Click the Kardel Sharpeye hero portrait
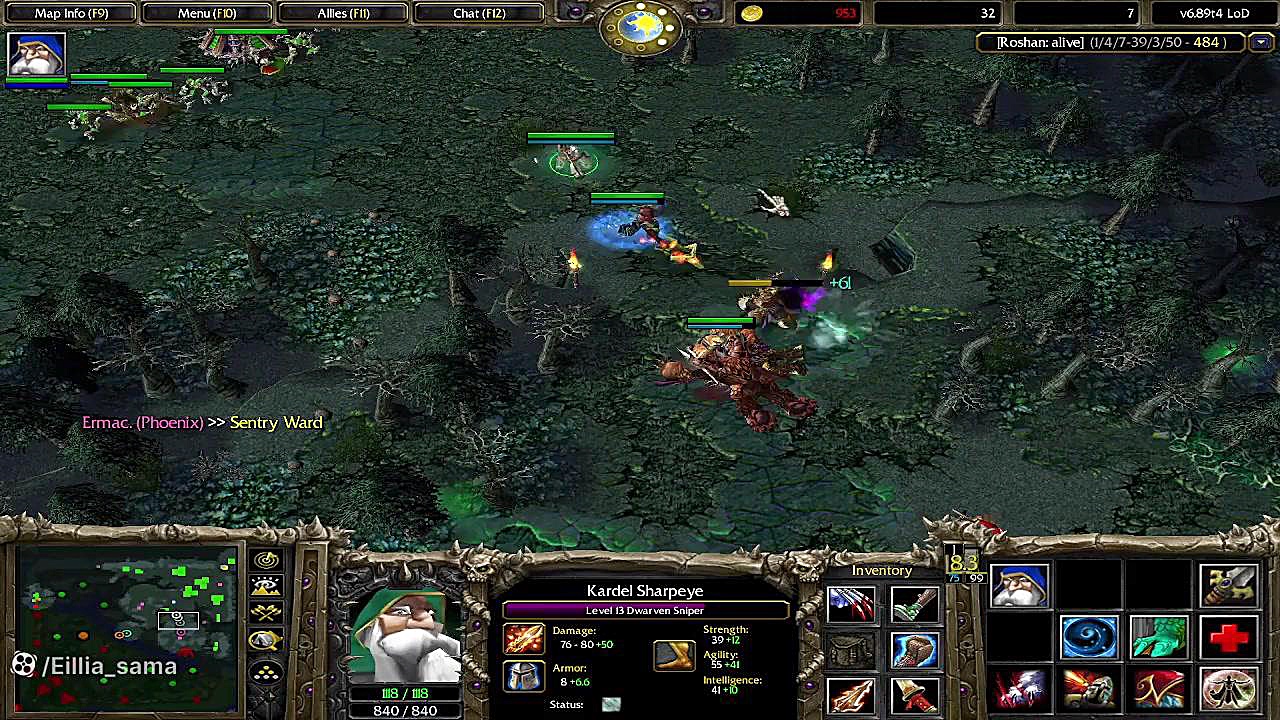Screen dimensions: 1280x720 pyautogui.click(x=405, y=637)
